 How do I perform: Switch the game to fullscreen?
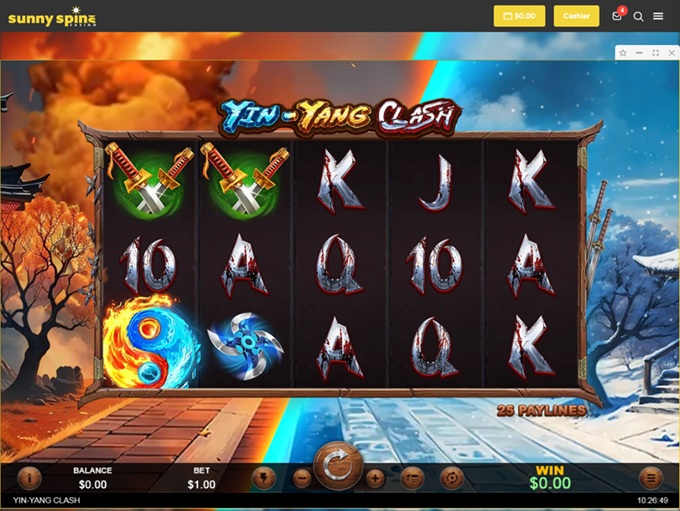pyautogui.click(x=655, y=52)
